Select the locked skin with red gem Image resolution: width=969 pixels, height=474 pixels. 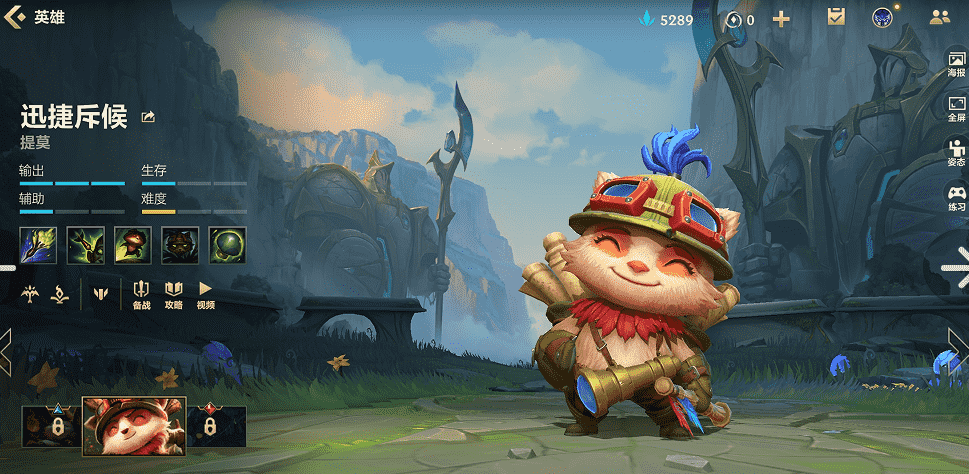pos(216,427)
